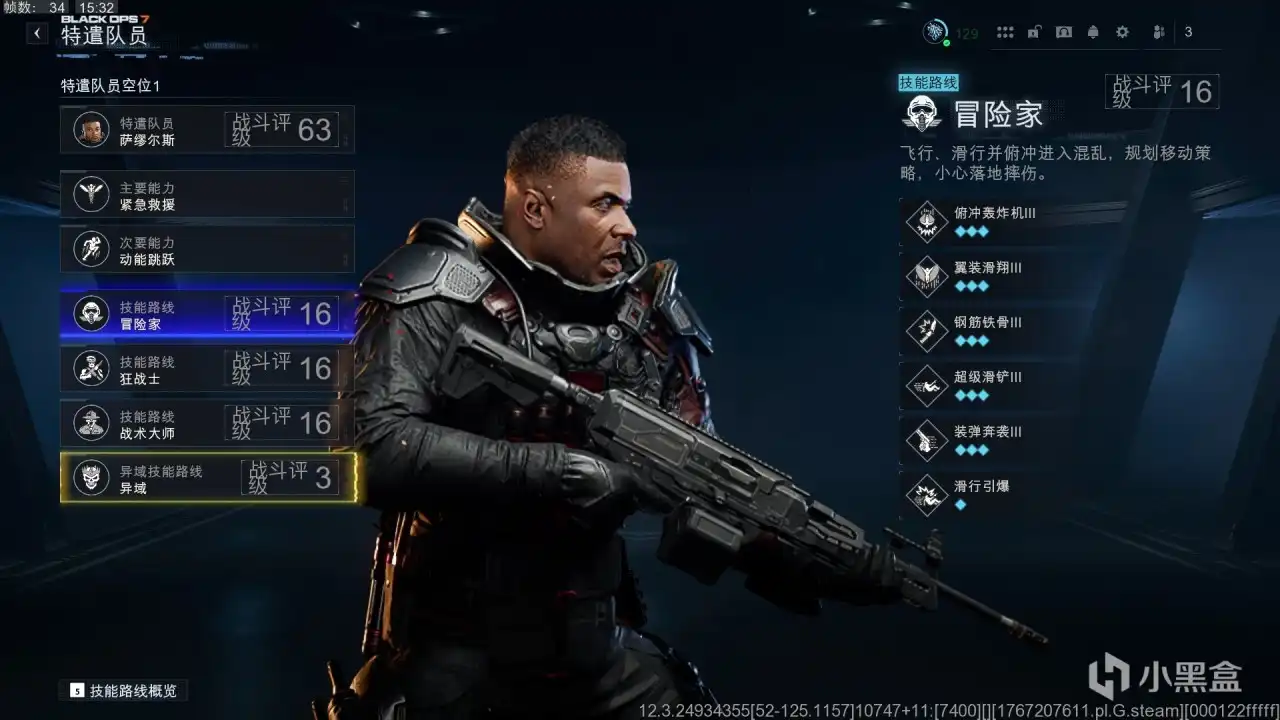Open the grid menu icon
This screenshot has height=720, width=1280.
1005,32
